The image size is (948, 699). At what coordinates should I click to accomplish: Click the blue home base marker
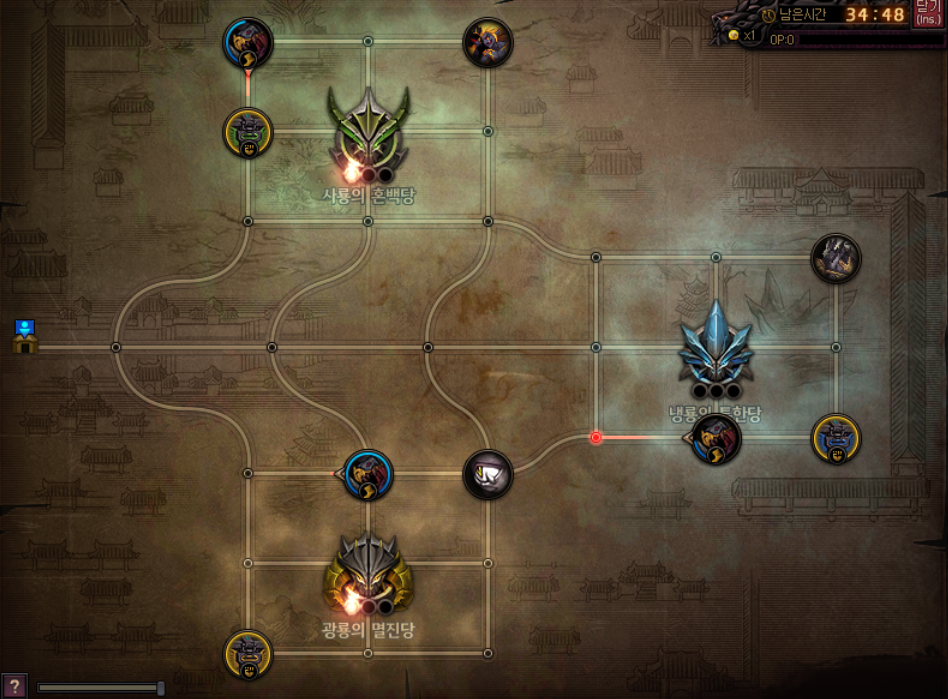(x=26, y=337)
